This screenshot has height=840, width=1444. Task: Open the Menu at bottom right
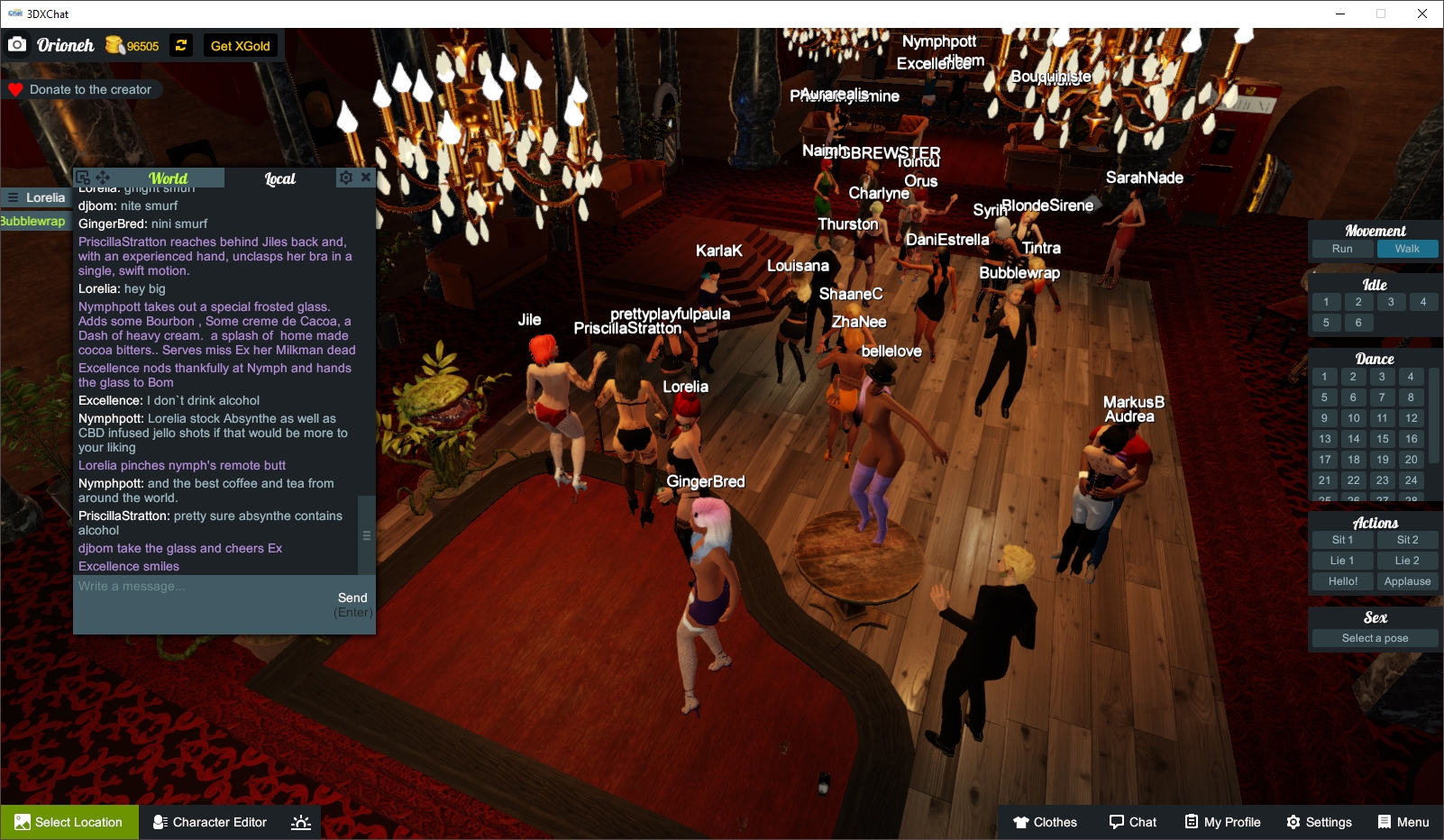pos(1403,822)
